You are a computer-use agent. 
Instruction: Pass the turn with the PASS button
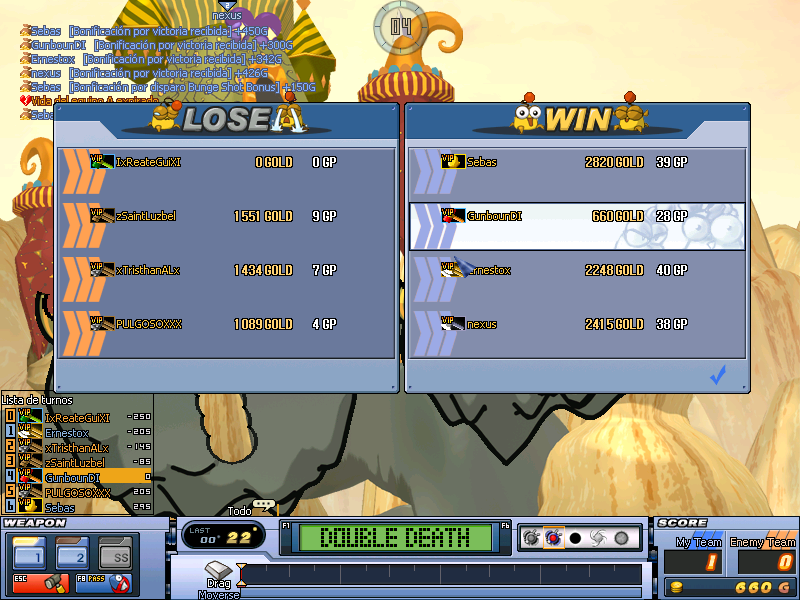tap(103, 581)
